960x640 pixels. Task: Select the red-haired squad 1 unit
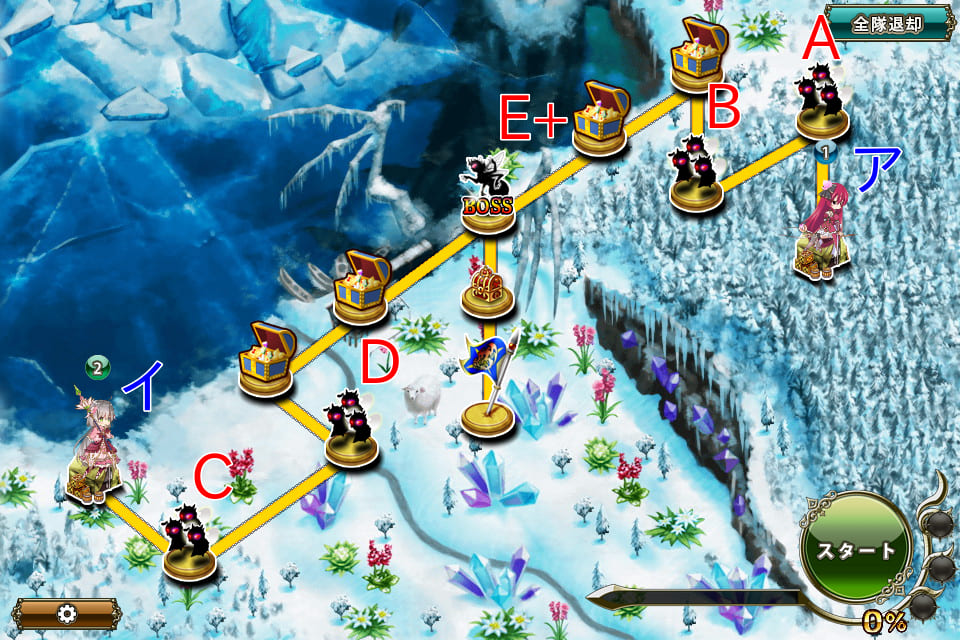[x=824, y=233]
